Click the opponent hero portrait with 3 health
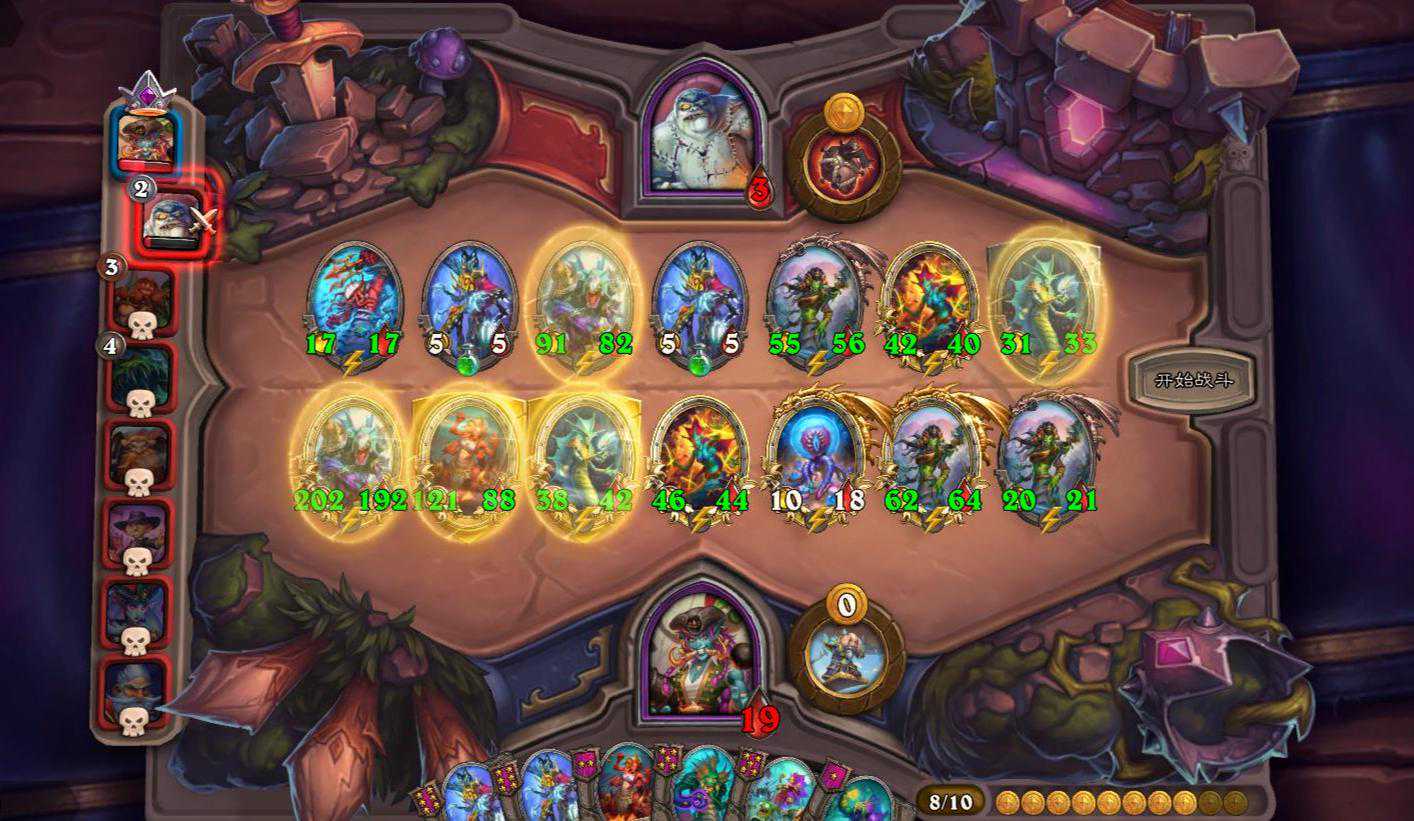 click(700, 130)
